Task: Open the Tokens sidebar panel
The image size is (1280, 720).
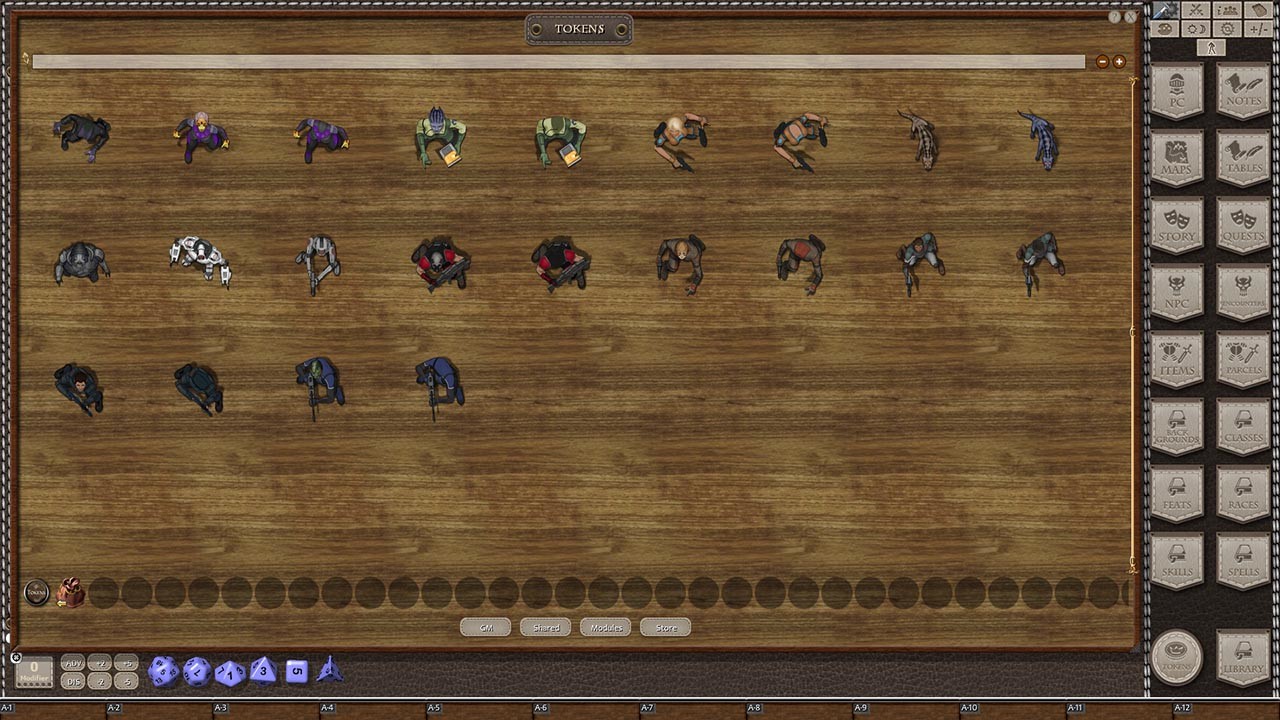Action: [1176, 657]
